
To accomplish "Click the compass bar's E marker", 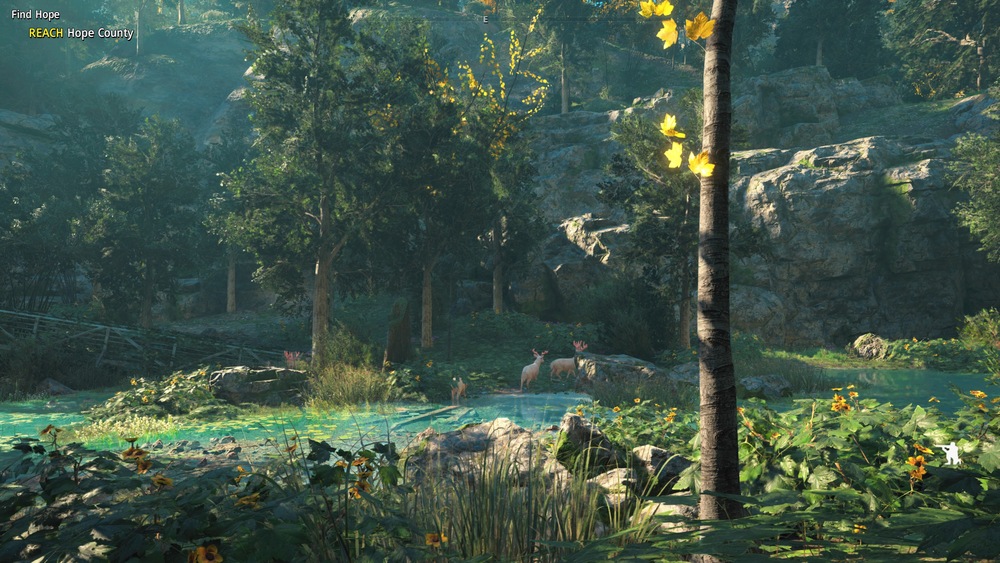I will 485,19.
